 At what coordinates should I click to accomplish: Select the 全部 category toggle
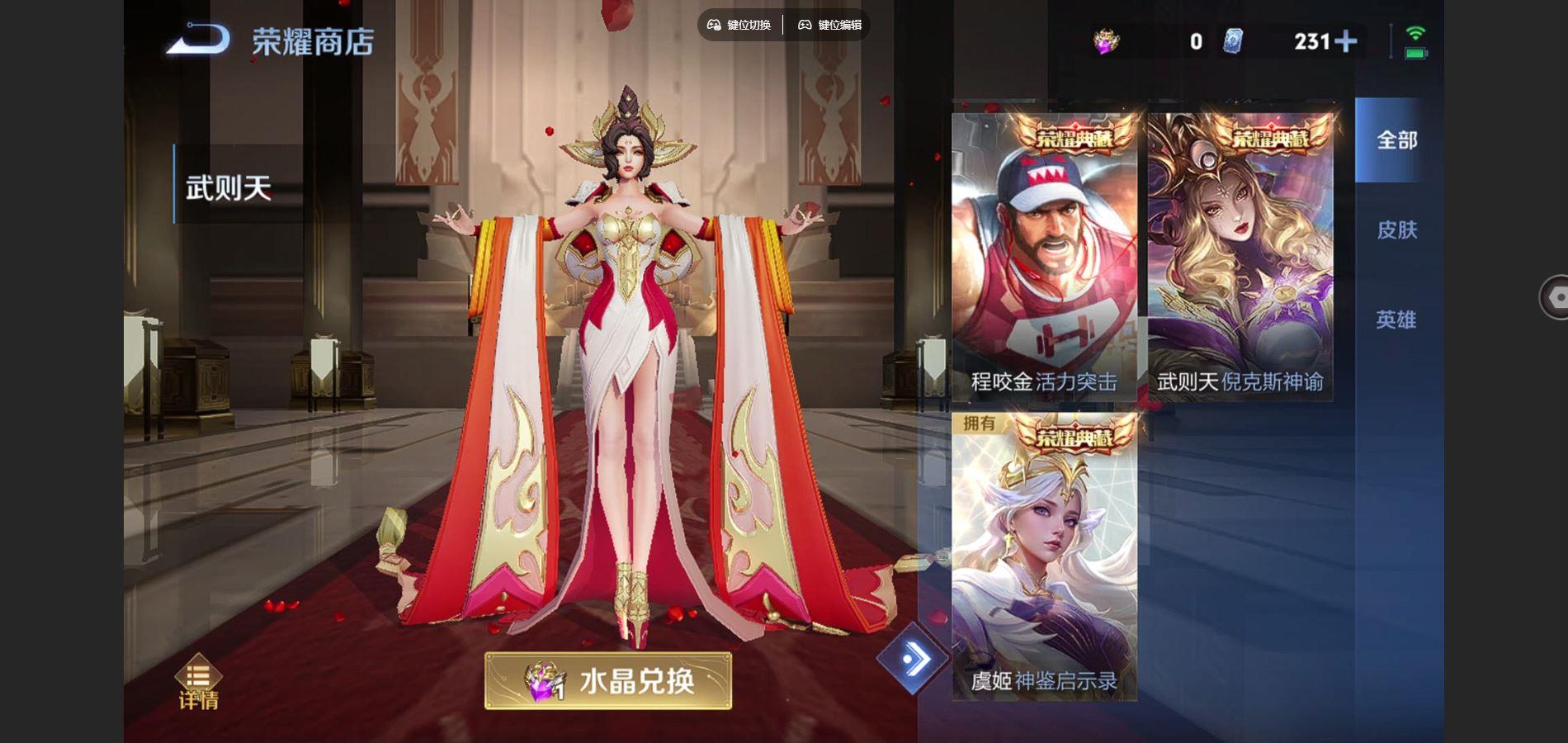point(1397,142)
